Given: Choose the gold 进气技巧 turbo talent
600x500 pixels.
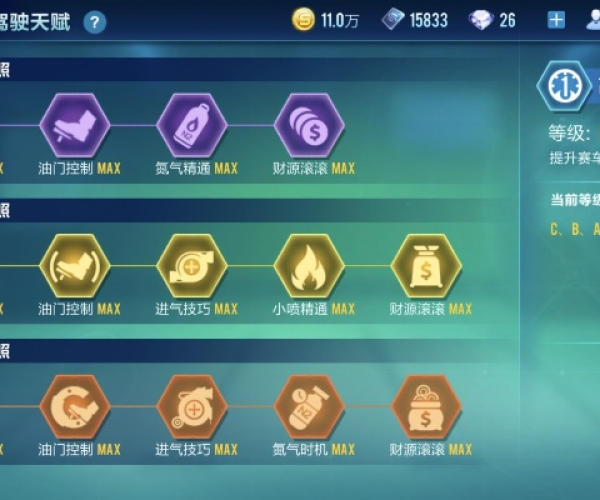Looking at the screenshot, I should tap(191, 266).
